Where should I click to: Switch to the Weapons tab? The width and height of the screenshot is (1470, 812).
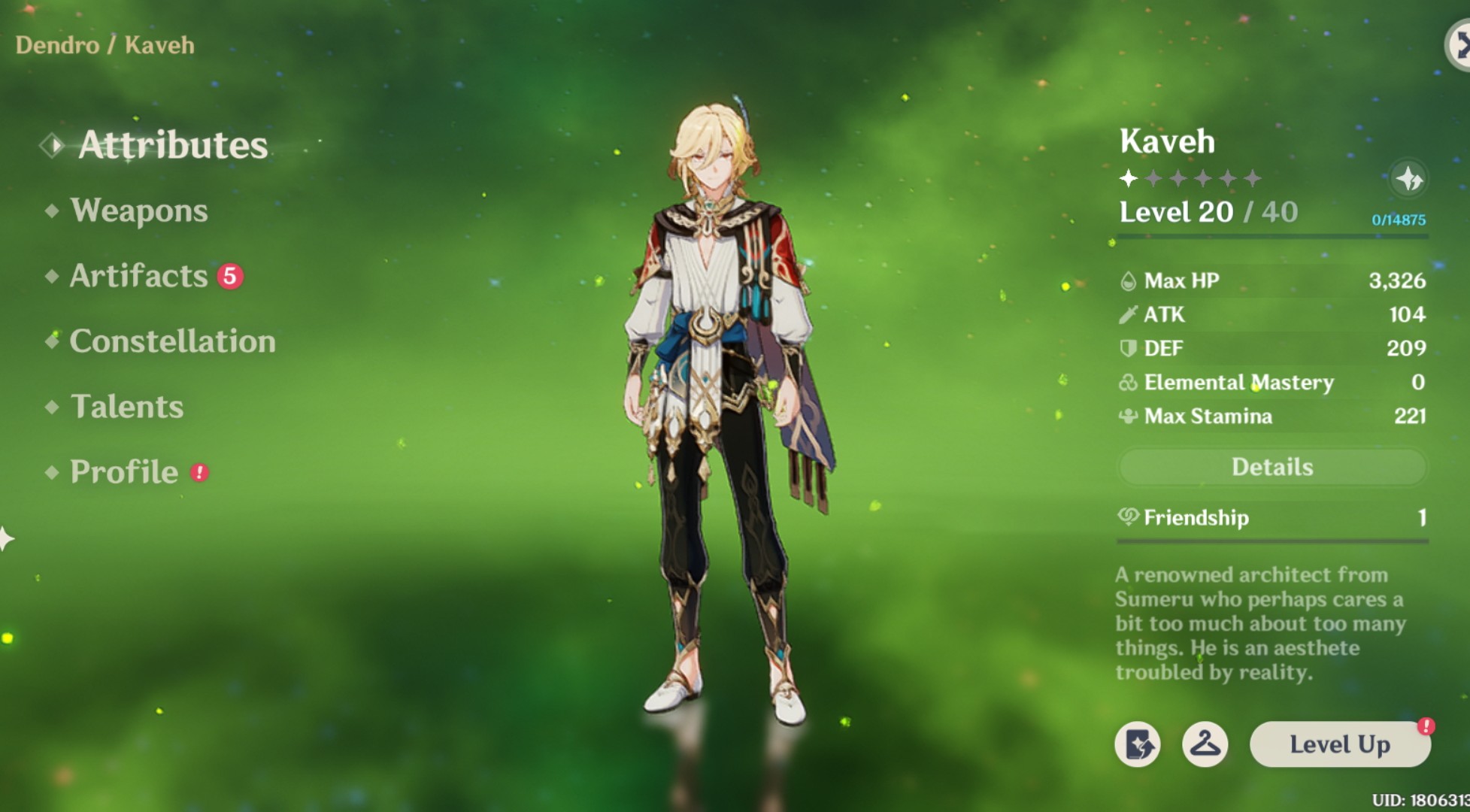(x=137, y=211)
